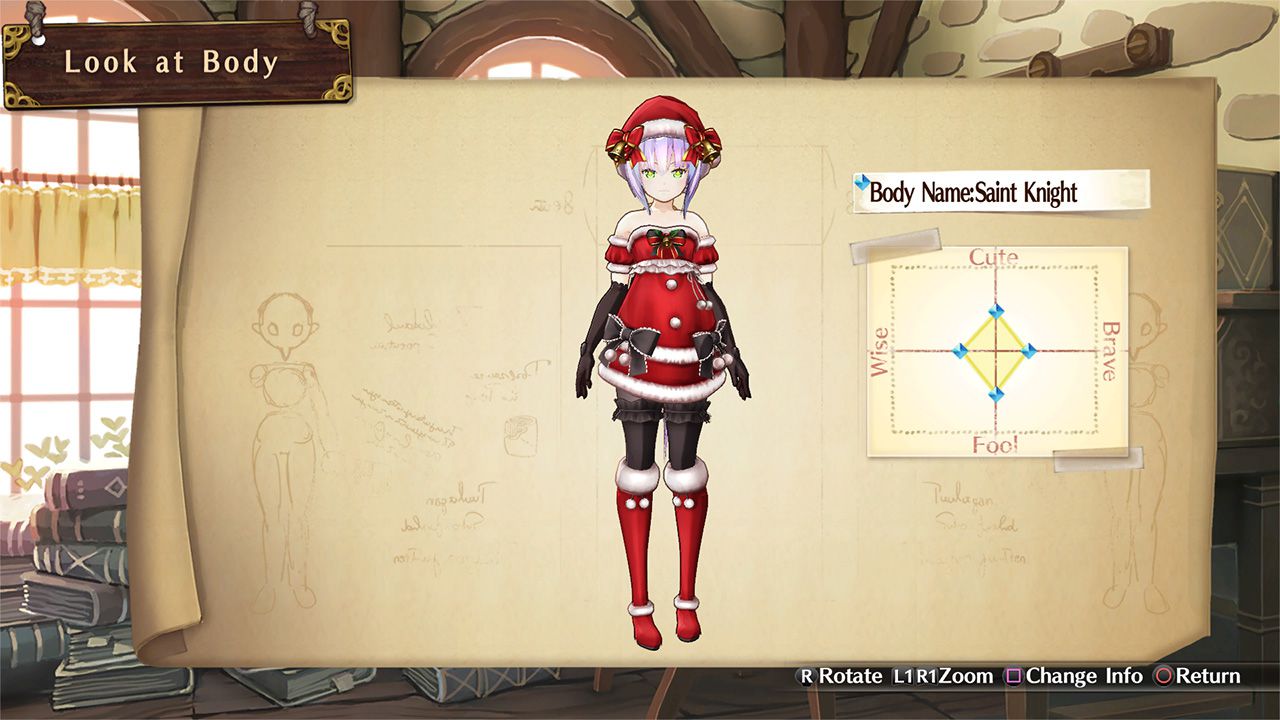Click the Zoom command label
This screenshot has width=1280, height=720.
967,677
